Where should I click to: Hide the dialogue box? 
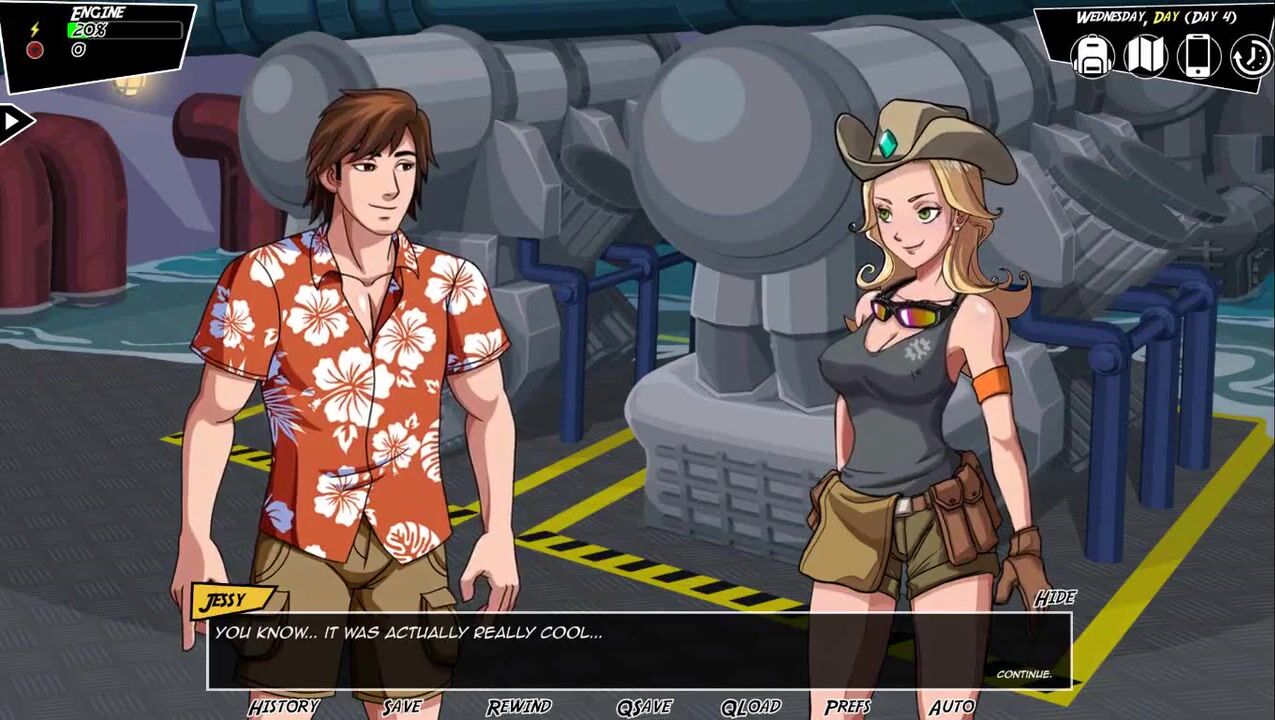click(x=1054, y=598)
